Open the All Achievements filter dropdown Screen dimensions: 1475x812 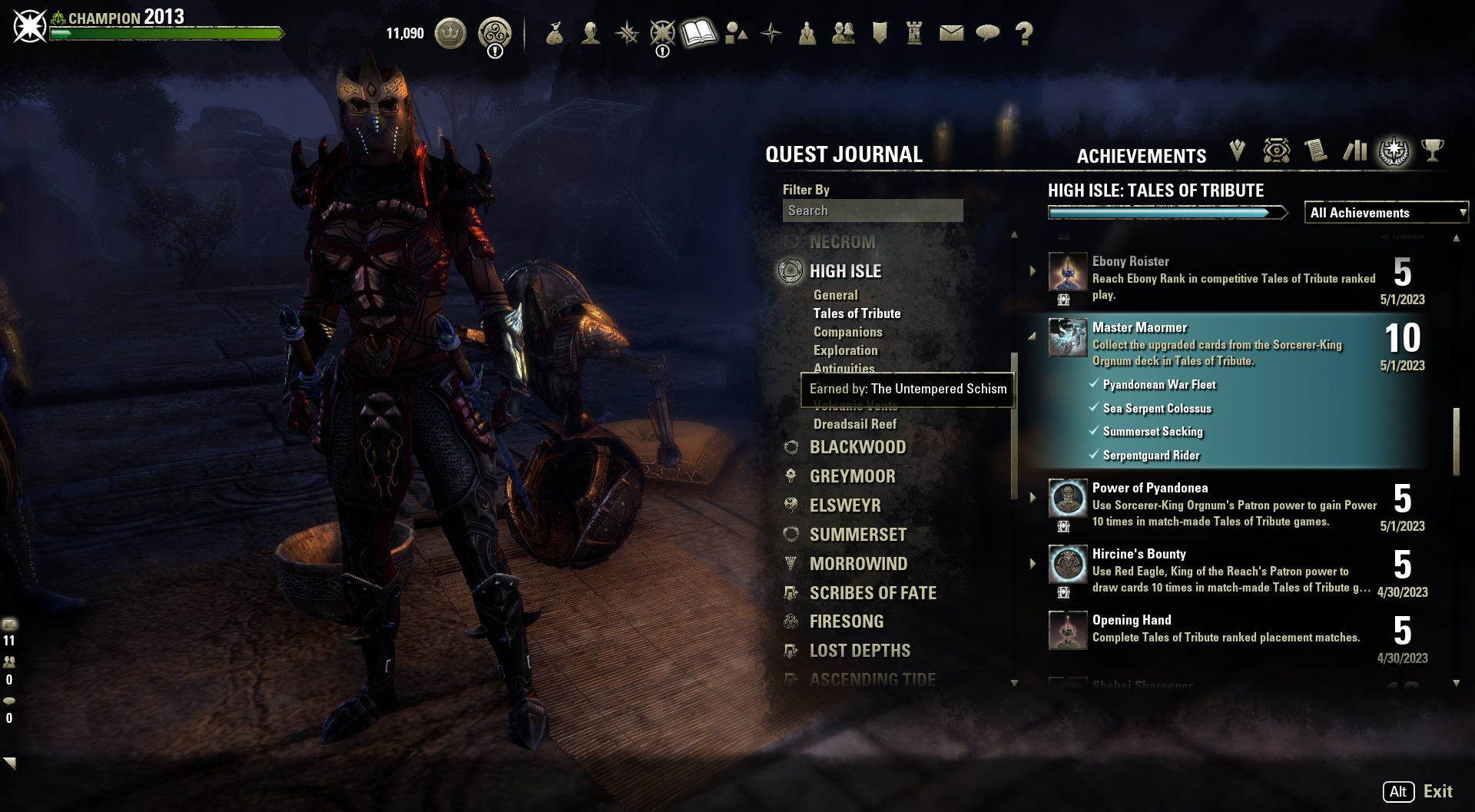[1386, 213]
